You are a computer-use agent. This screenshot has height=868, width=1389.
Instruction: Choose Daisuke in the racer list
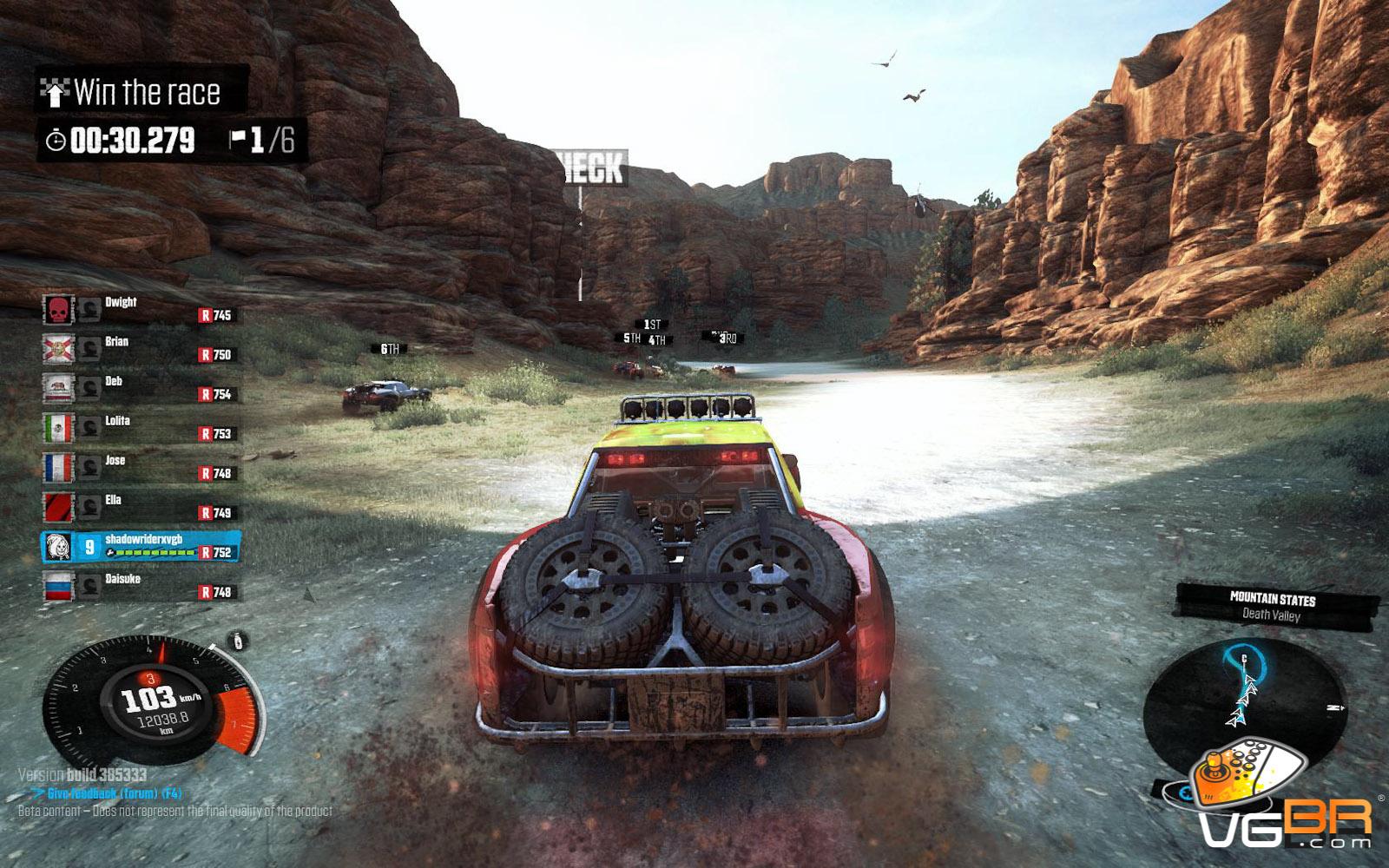[139, 585]
